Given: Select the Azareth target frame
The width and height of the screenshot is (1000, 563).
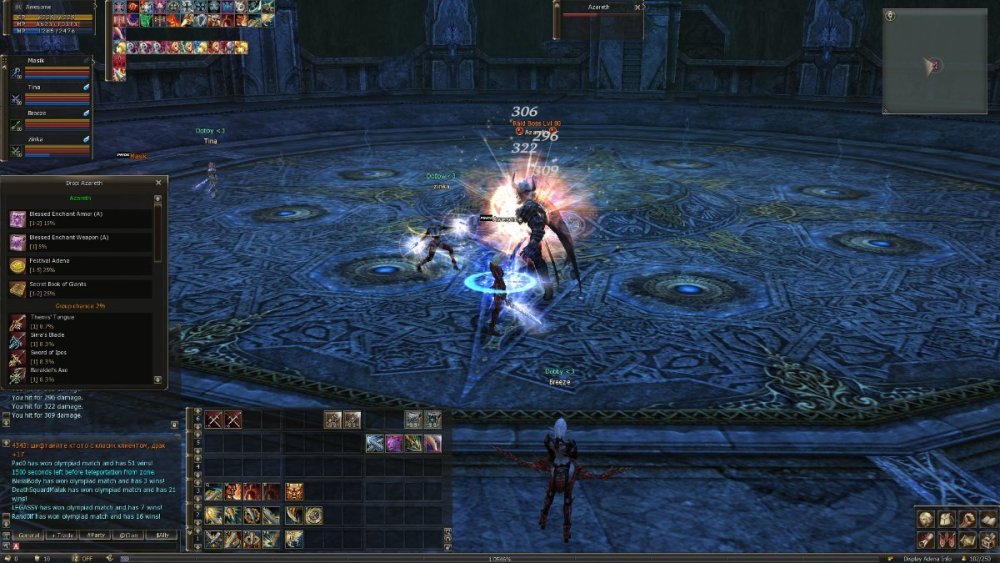Looking at the screenshot, I should click(x=600, y=12).
